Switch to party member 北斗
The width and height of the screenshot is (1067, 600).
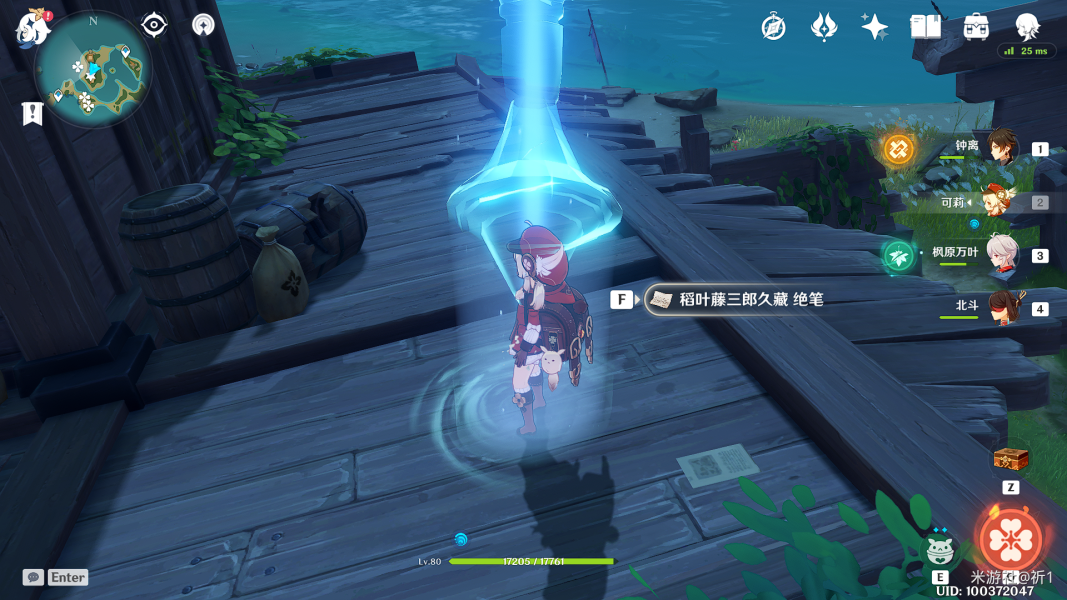[1001, 307]
